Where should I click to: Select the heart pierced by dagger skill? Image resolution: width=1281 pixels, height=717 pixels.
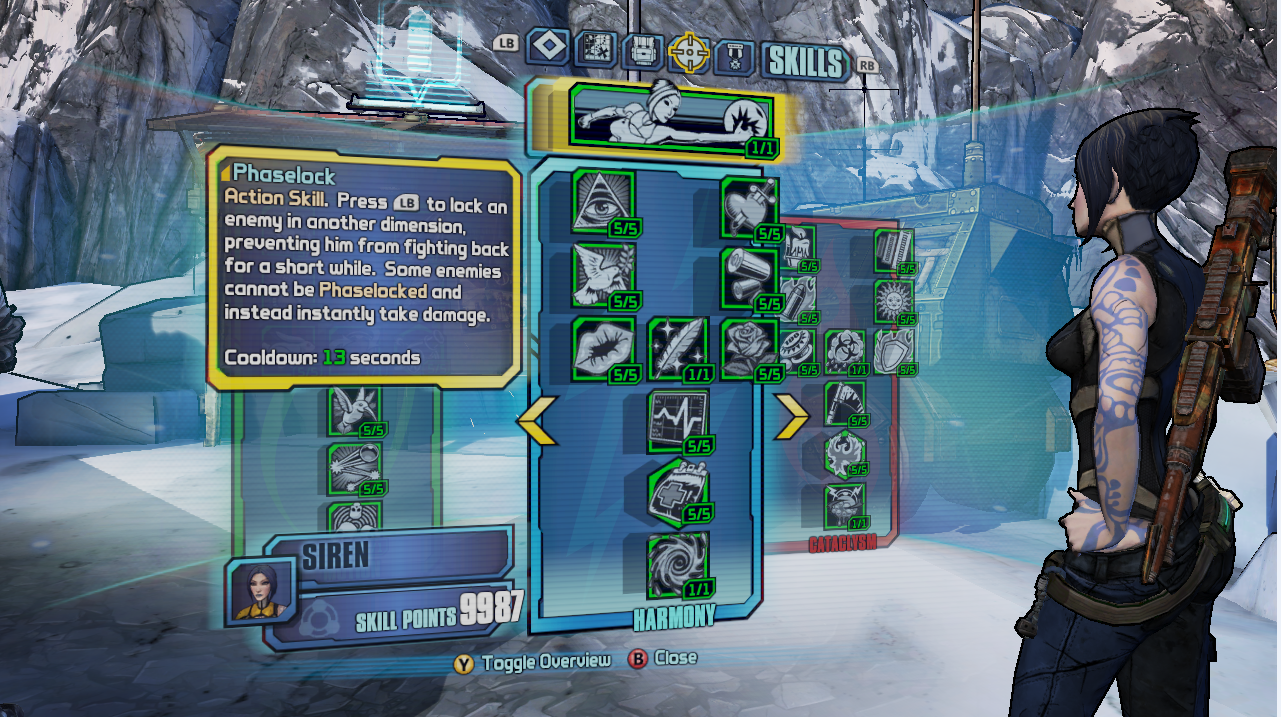coord(748,206)
